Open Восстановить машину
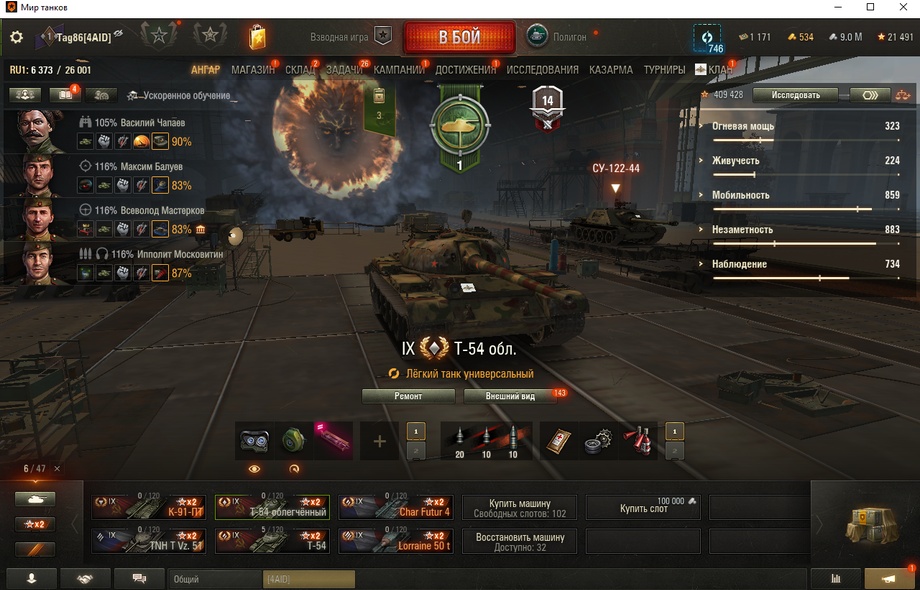The height and width of the screenshot is (590, 920). click(x=519, y=541)
